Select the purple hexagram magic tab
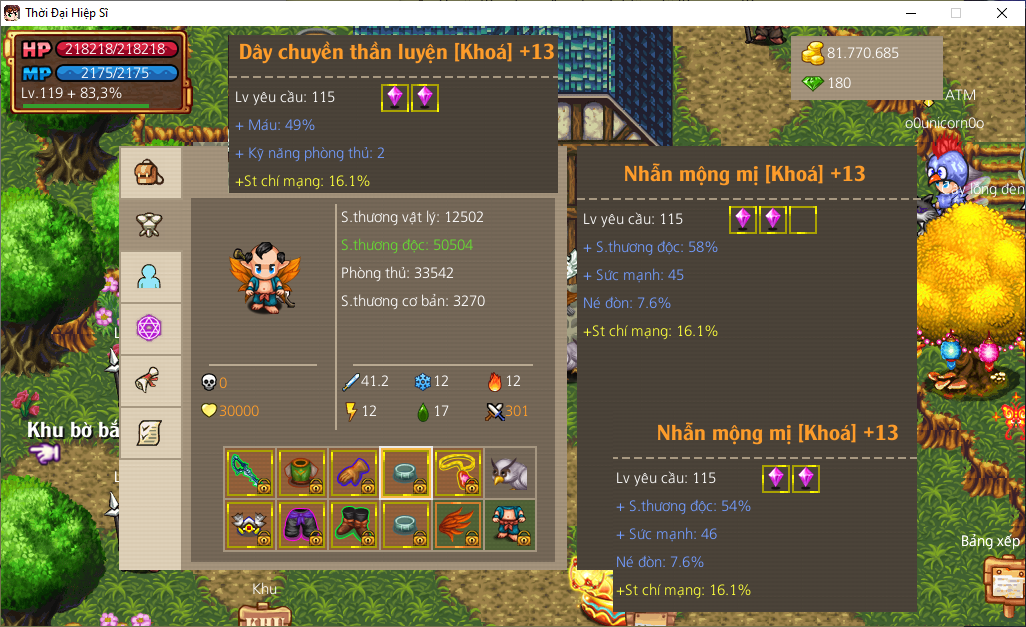This screenshot has width=1026, height=627. pyautogui.click(x=150, y=329)
